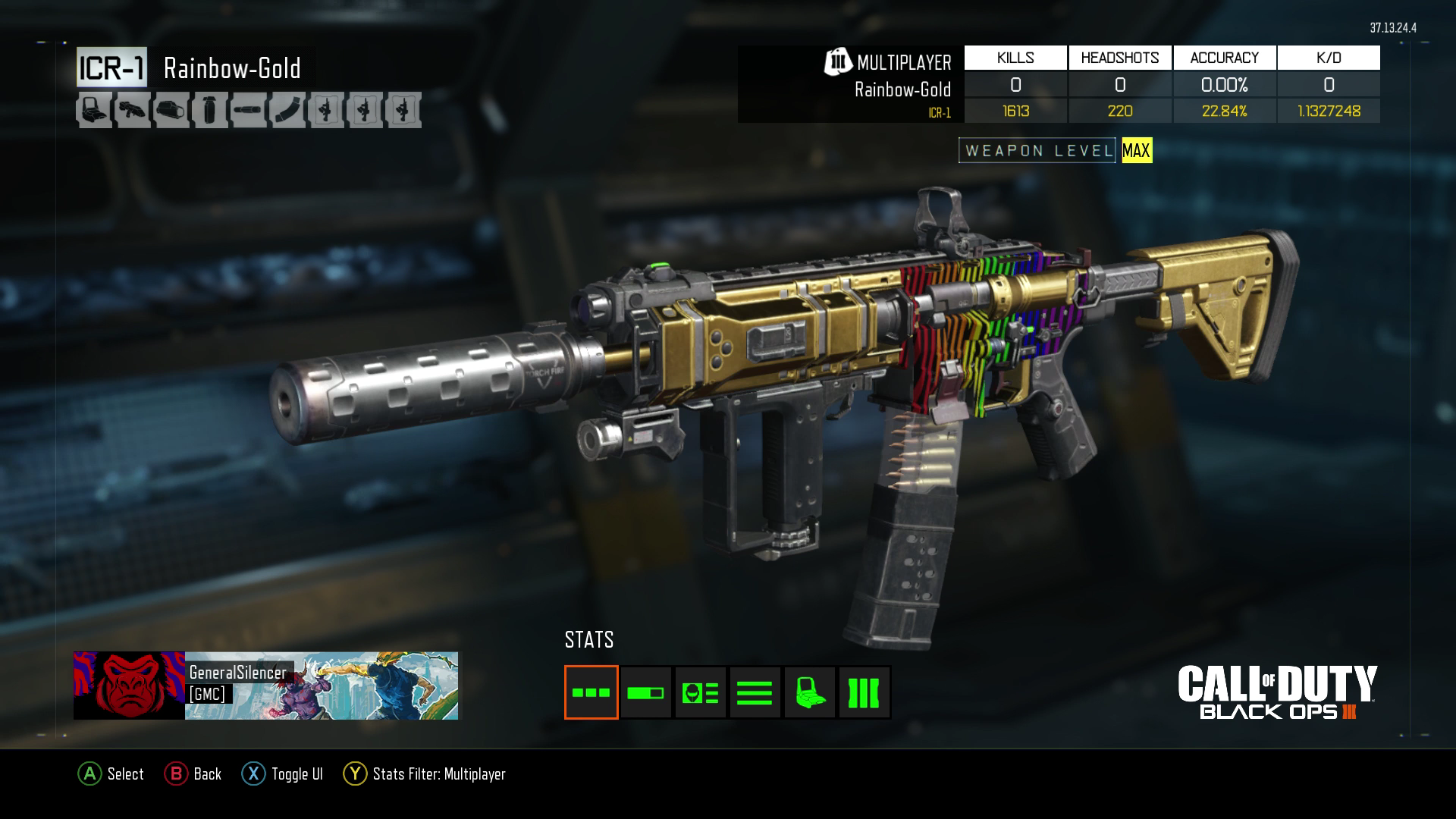Choose the suppressor attachment slot
The image size is (1456, 819).
pyautogui.click(x=249, y=111)
